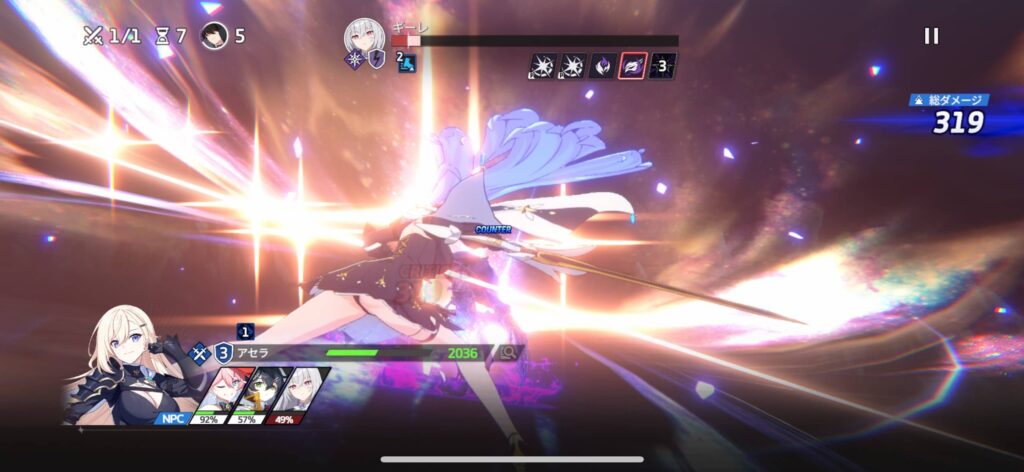Pause the battle
Screen dimensions: 1024x472
pos(931,36)
